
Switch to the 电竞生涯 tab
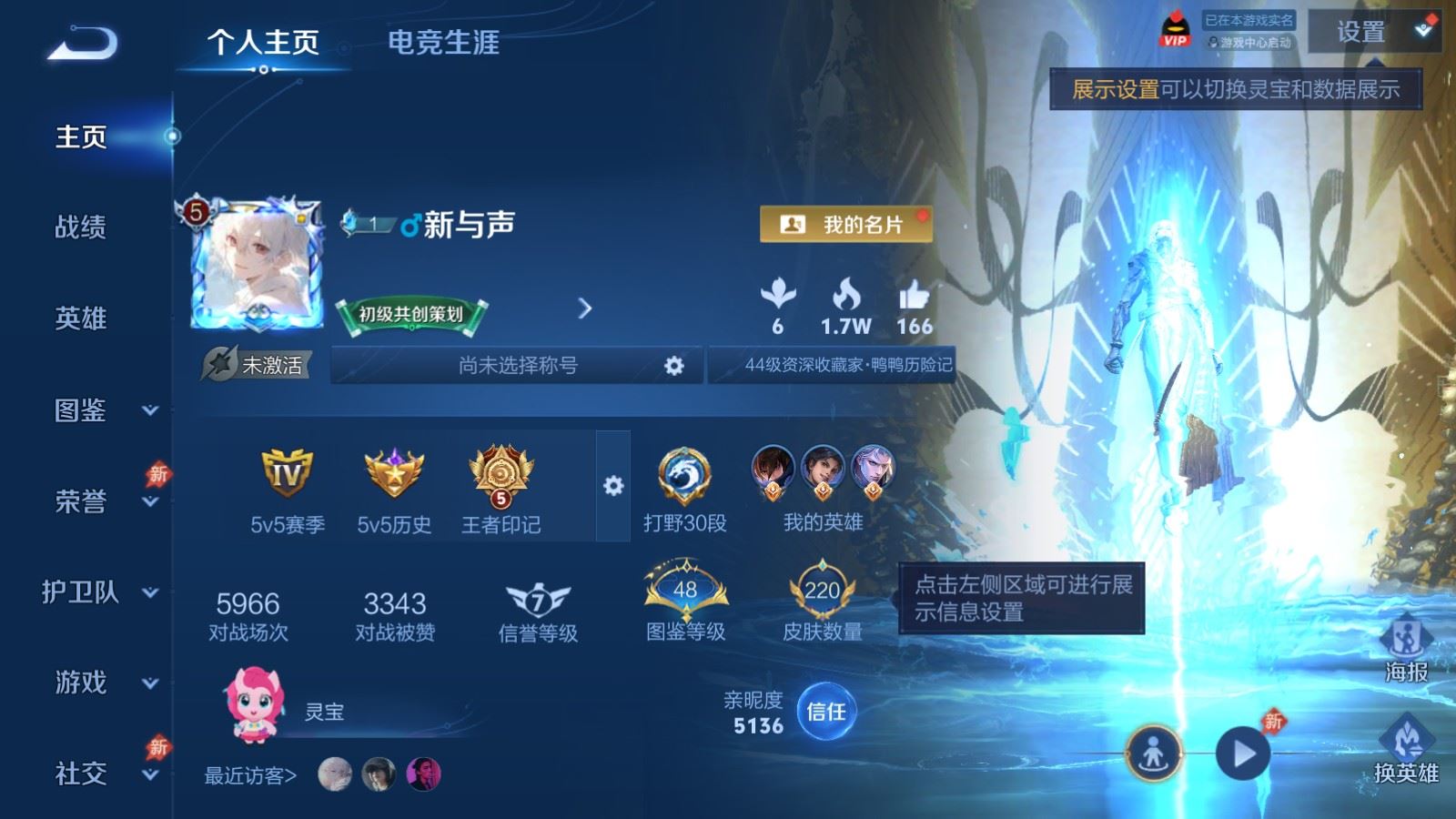click(x=445, y=42)
